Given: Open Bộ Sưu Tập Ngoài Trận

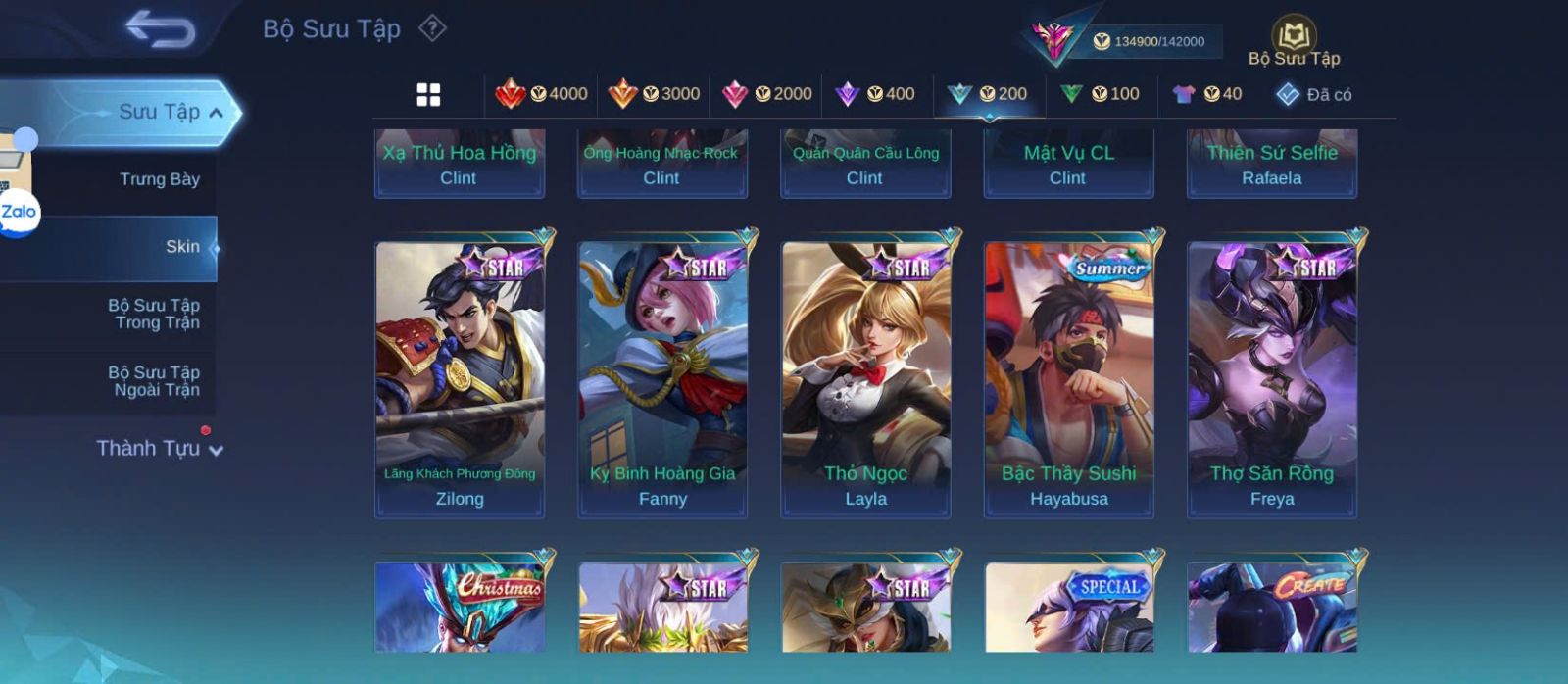Looking at the screenshot, I should click(154, 381).
